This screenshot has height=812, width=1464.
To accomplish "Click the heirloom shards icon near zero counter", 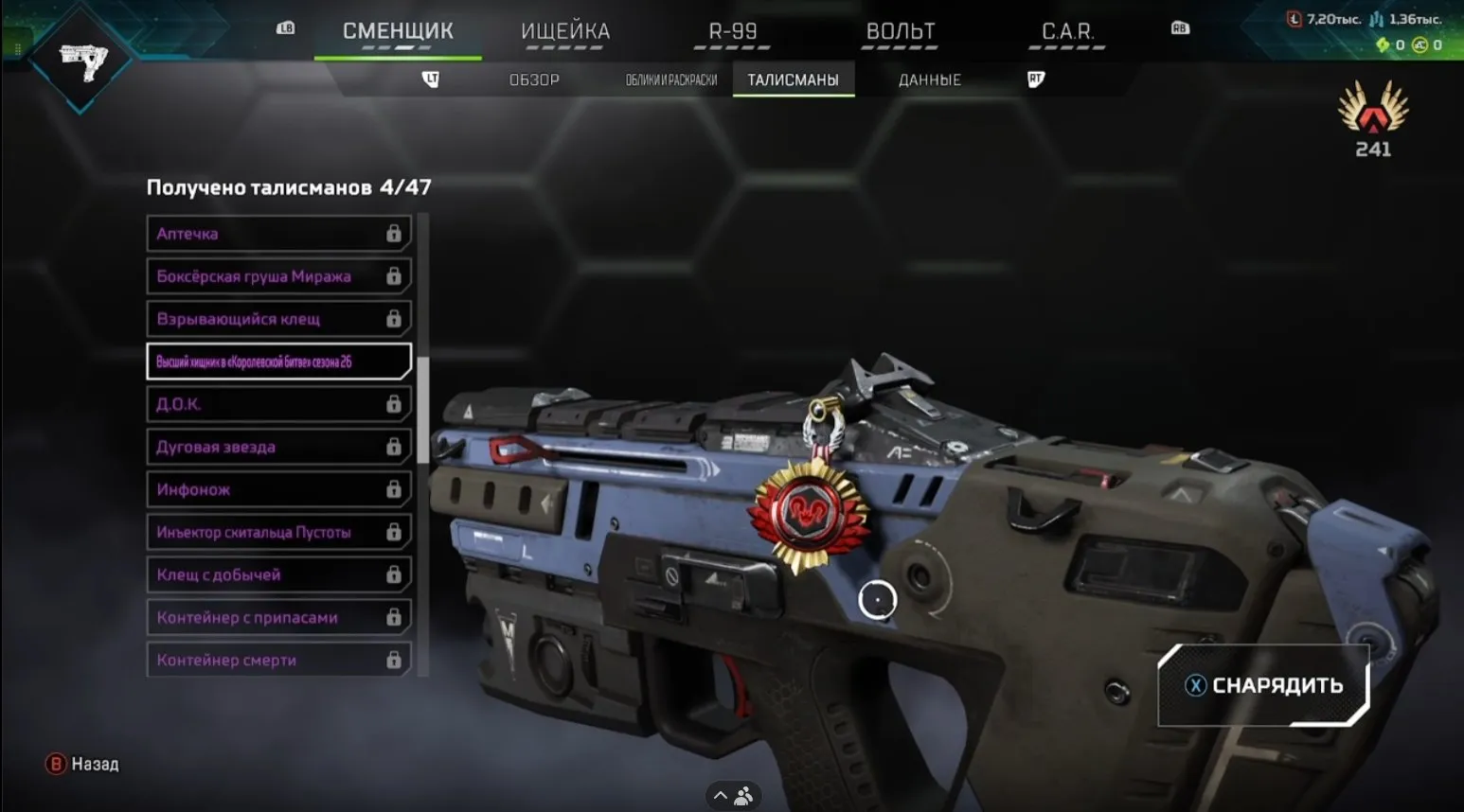I will pyautogui.click(x=1384, y=44).
